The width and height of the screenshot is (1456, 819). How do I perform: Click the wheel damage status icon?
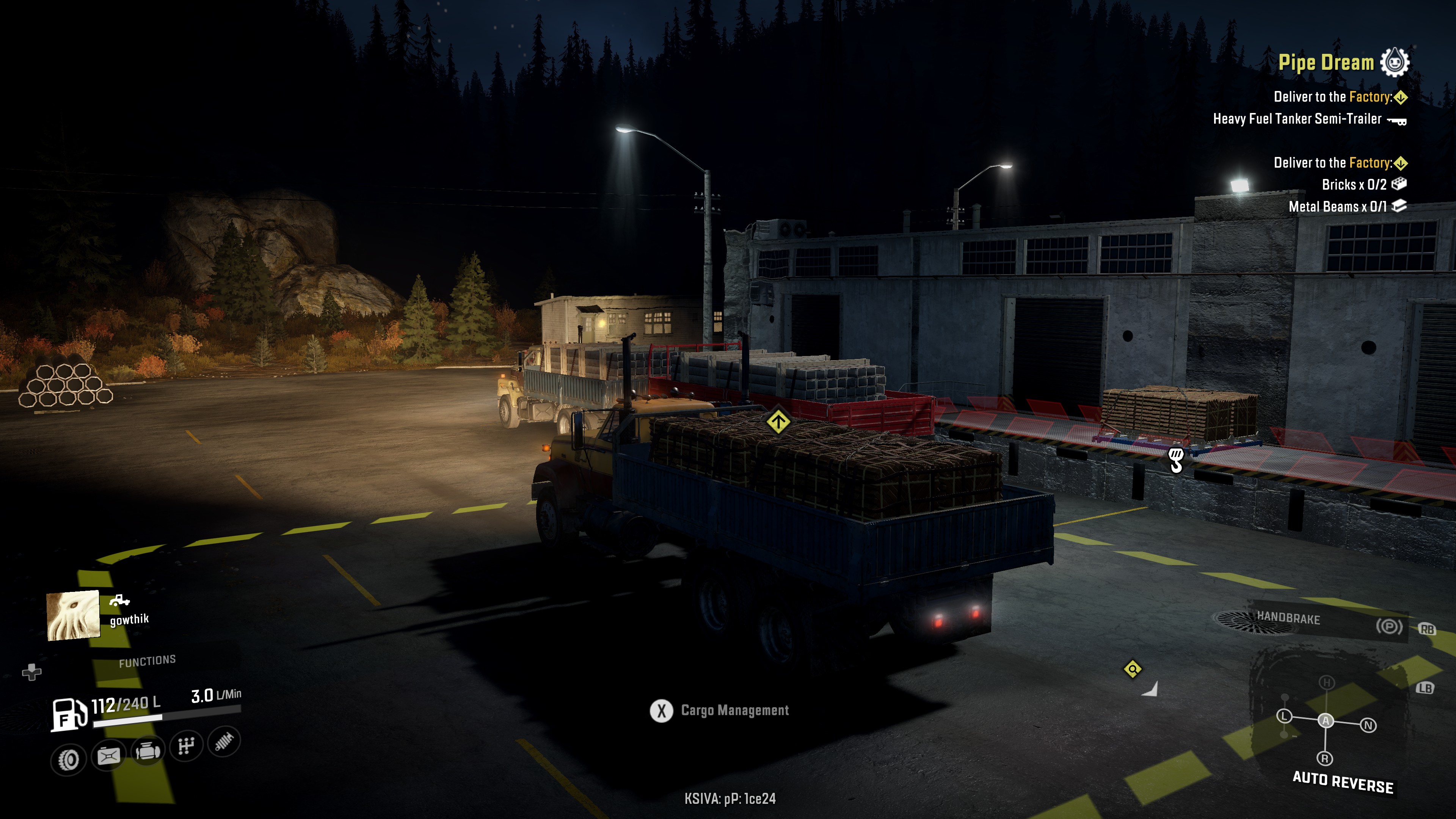(x=68, y=759)
